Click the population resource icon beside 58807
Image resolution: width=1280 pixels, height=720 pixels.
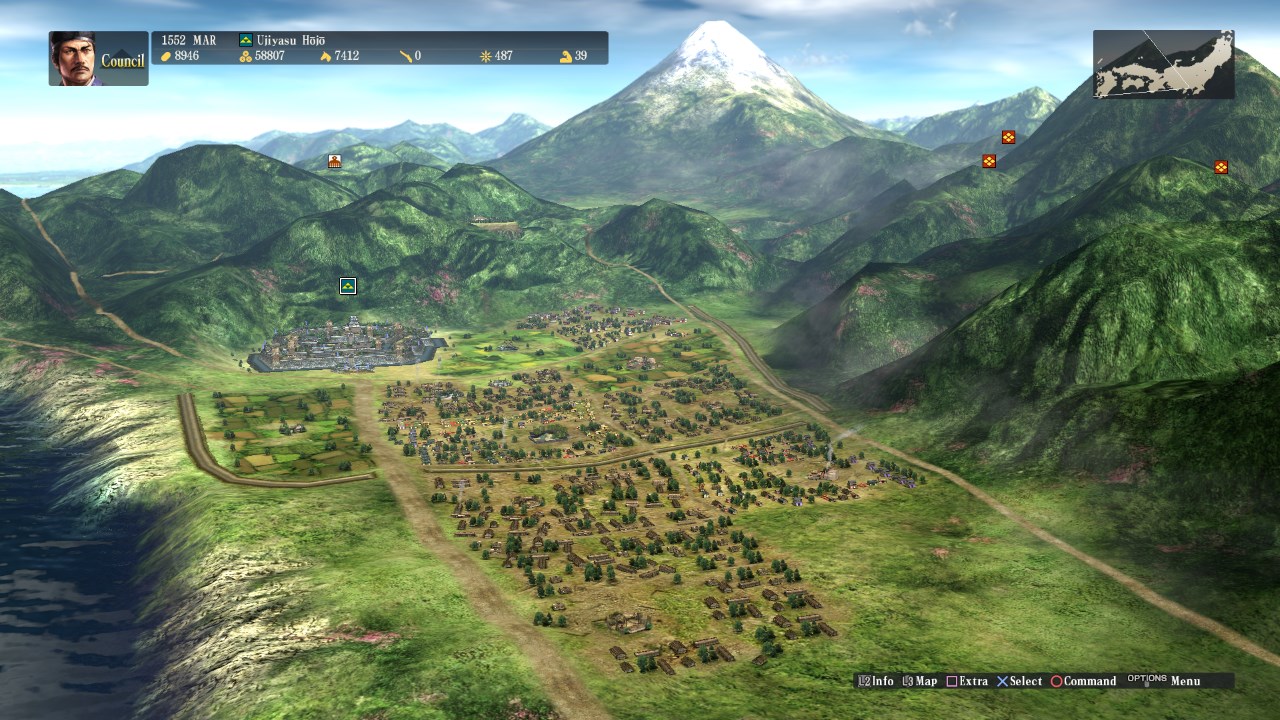pyautogui.click(x=247, y=56)
